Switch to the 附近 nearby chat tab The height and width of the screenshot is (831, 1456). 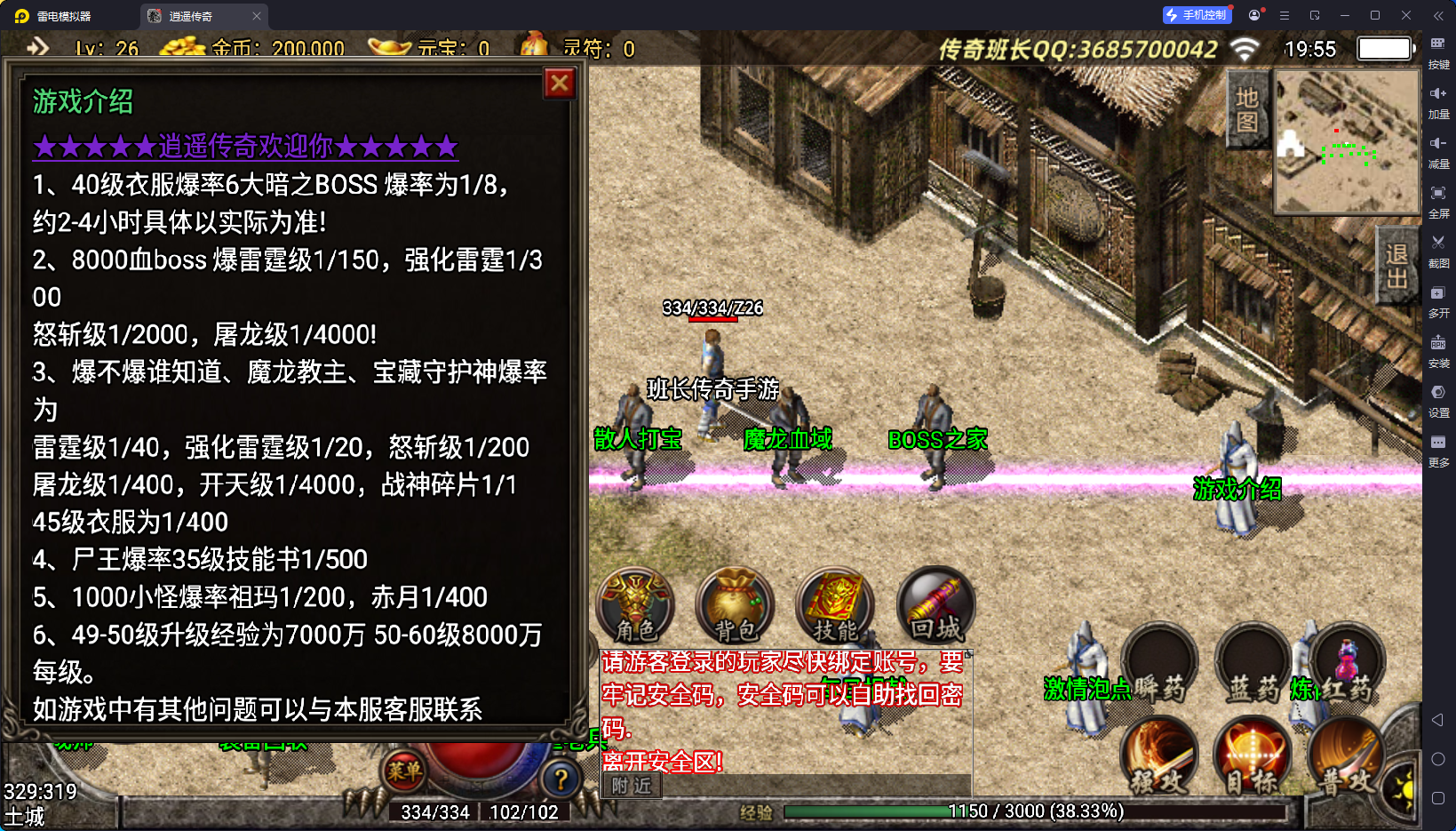point(632,786)
